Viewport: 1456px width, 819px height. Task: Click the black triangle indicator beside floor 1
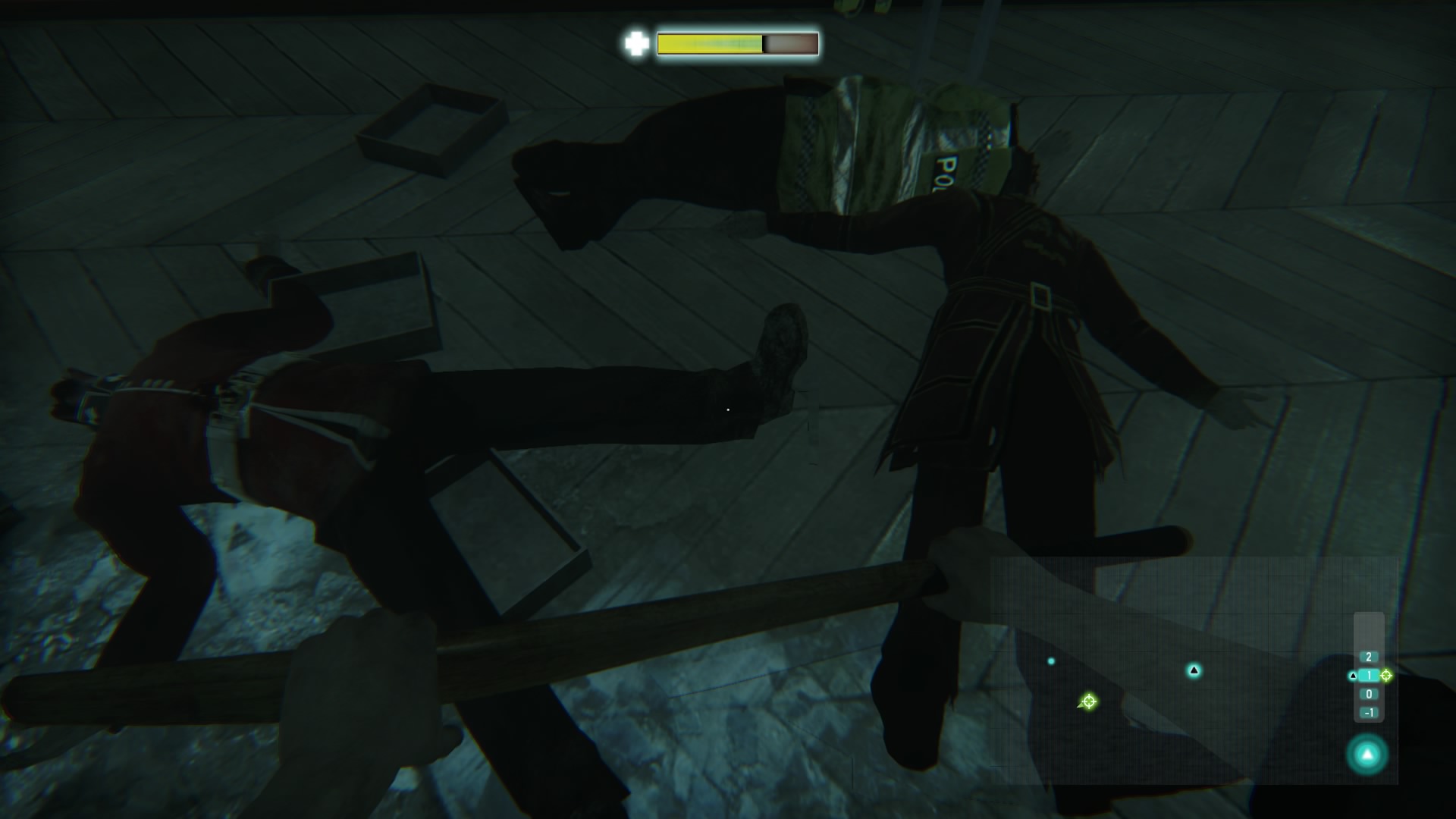[x=1353, y=676]
